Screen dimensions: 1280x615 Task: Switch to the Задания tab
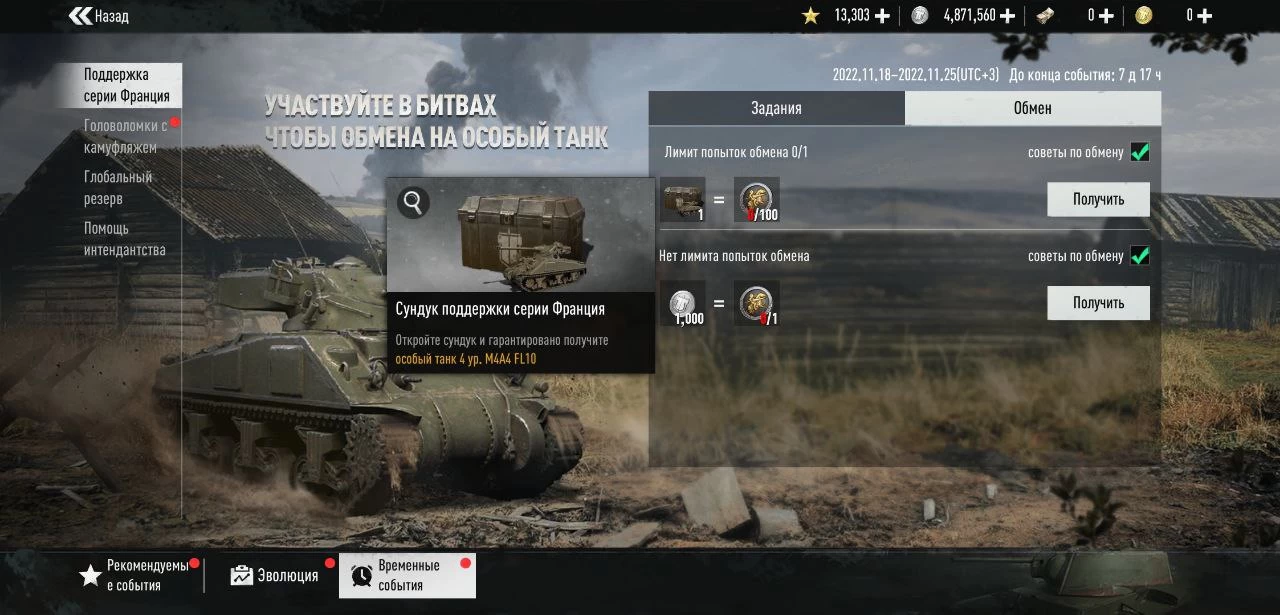(x=776, y=108)
